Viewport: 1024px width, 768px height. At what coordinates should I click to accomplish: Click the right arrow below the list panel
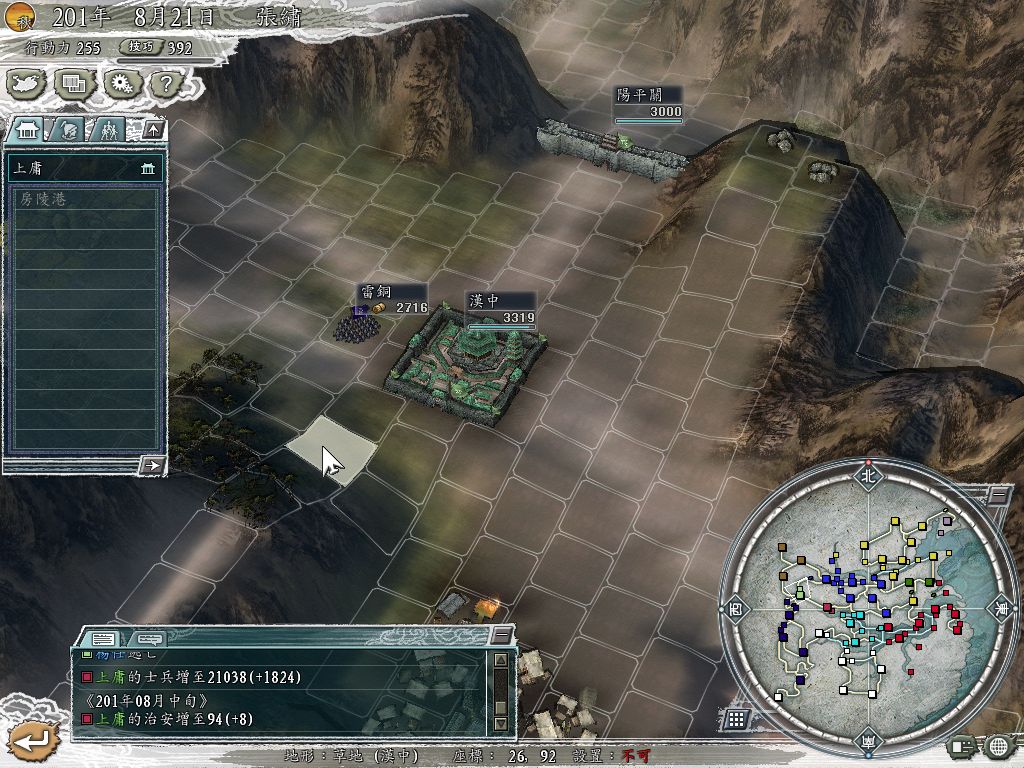tap(152, 465)
